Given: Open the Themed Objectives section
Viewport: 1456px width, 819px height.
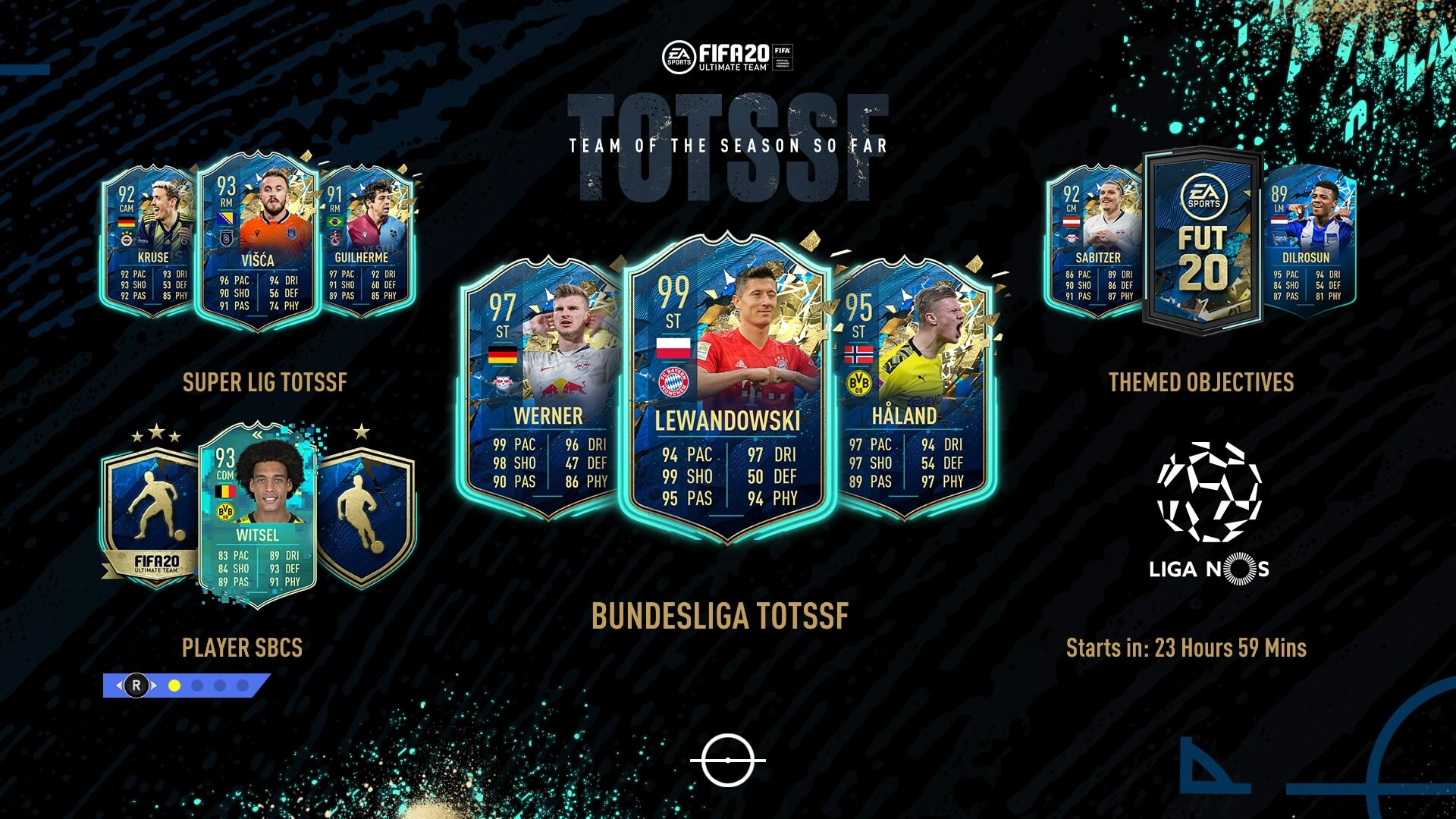Looking at the screenshot, I should (1201, 382).
